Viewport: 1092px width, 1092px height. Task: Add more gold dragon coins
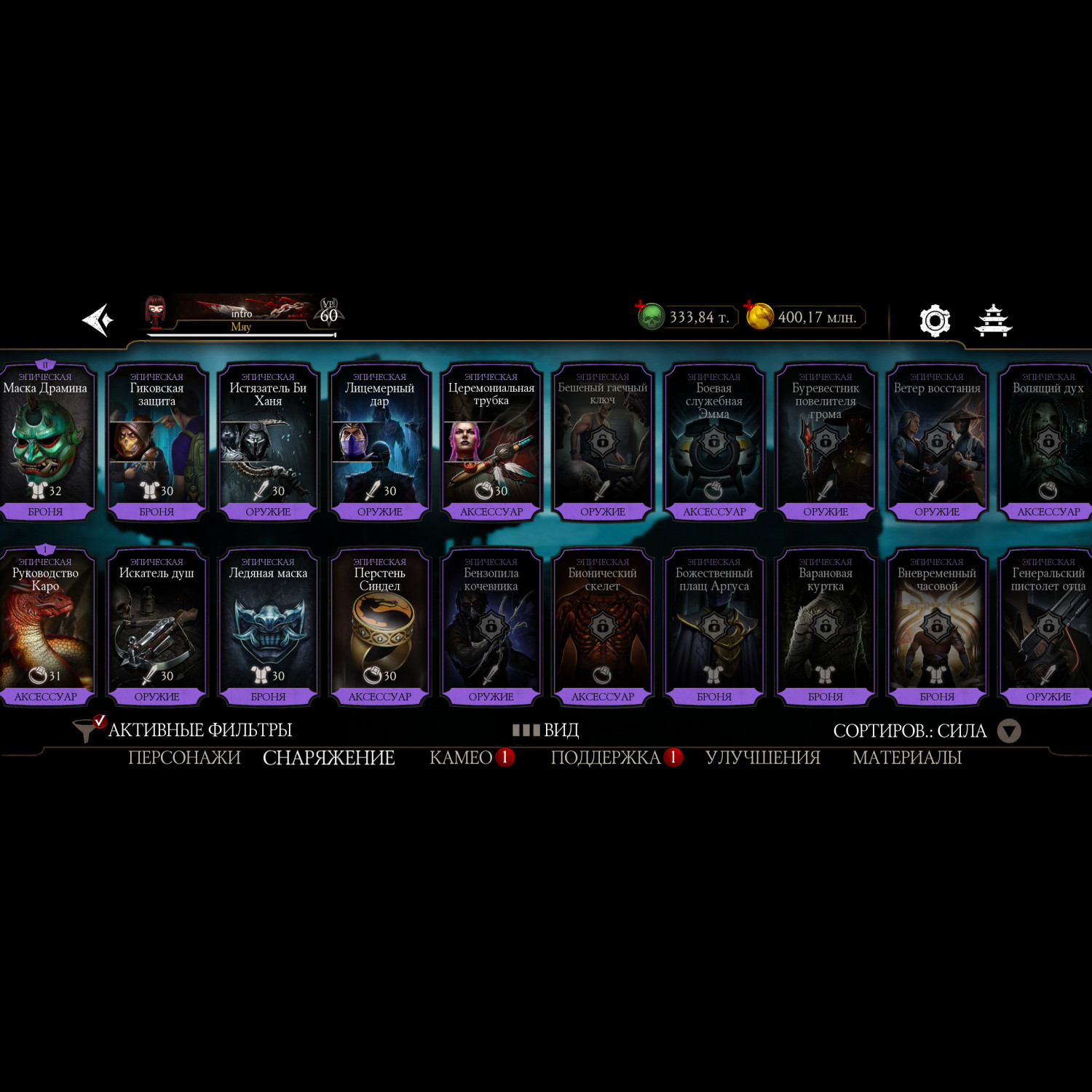759,316
